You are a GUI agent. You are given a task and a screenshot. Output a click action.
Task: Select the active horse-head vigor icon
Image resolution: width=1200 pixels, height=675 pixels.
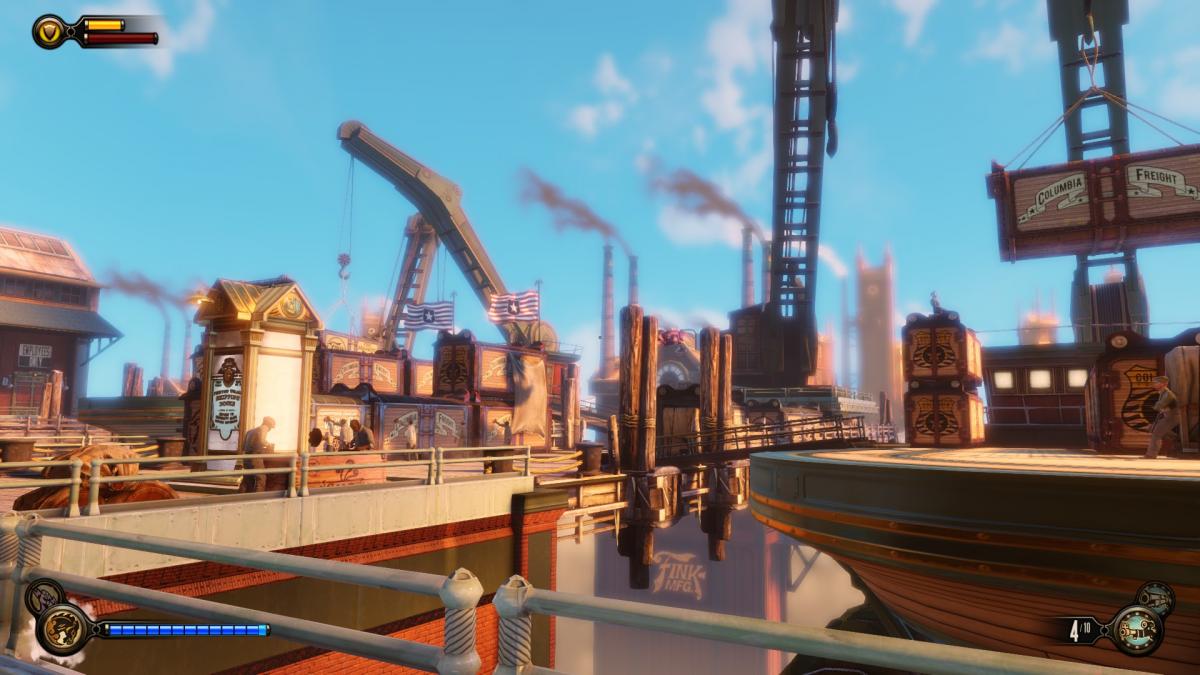tap(63, 629)
